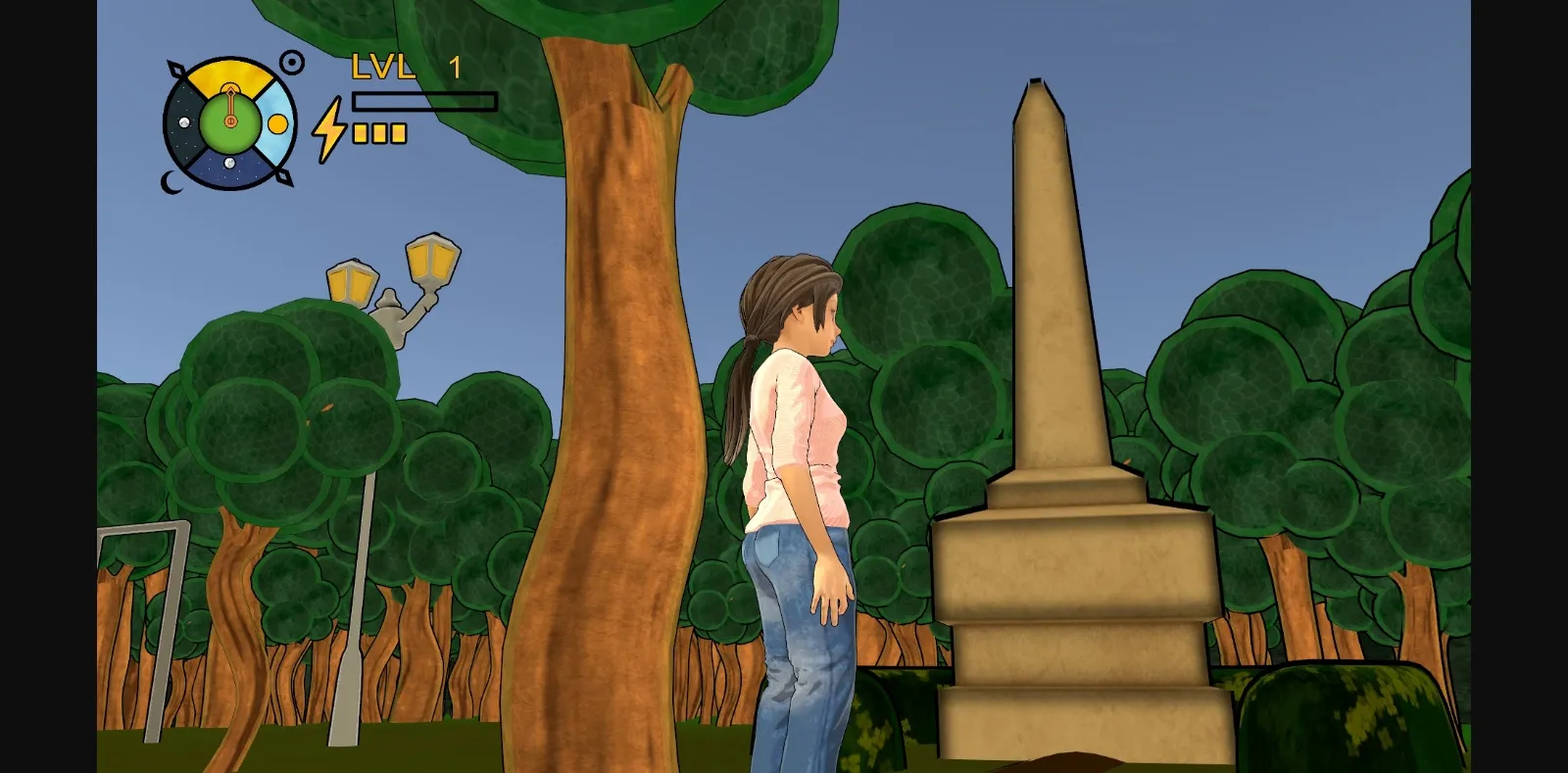The image size is (1568, 773).
Task: Click the moon dot in the night-blue quadrant
Action: pos(229,163)
